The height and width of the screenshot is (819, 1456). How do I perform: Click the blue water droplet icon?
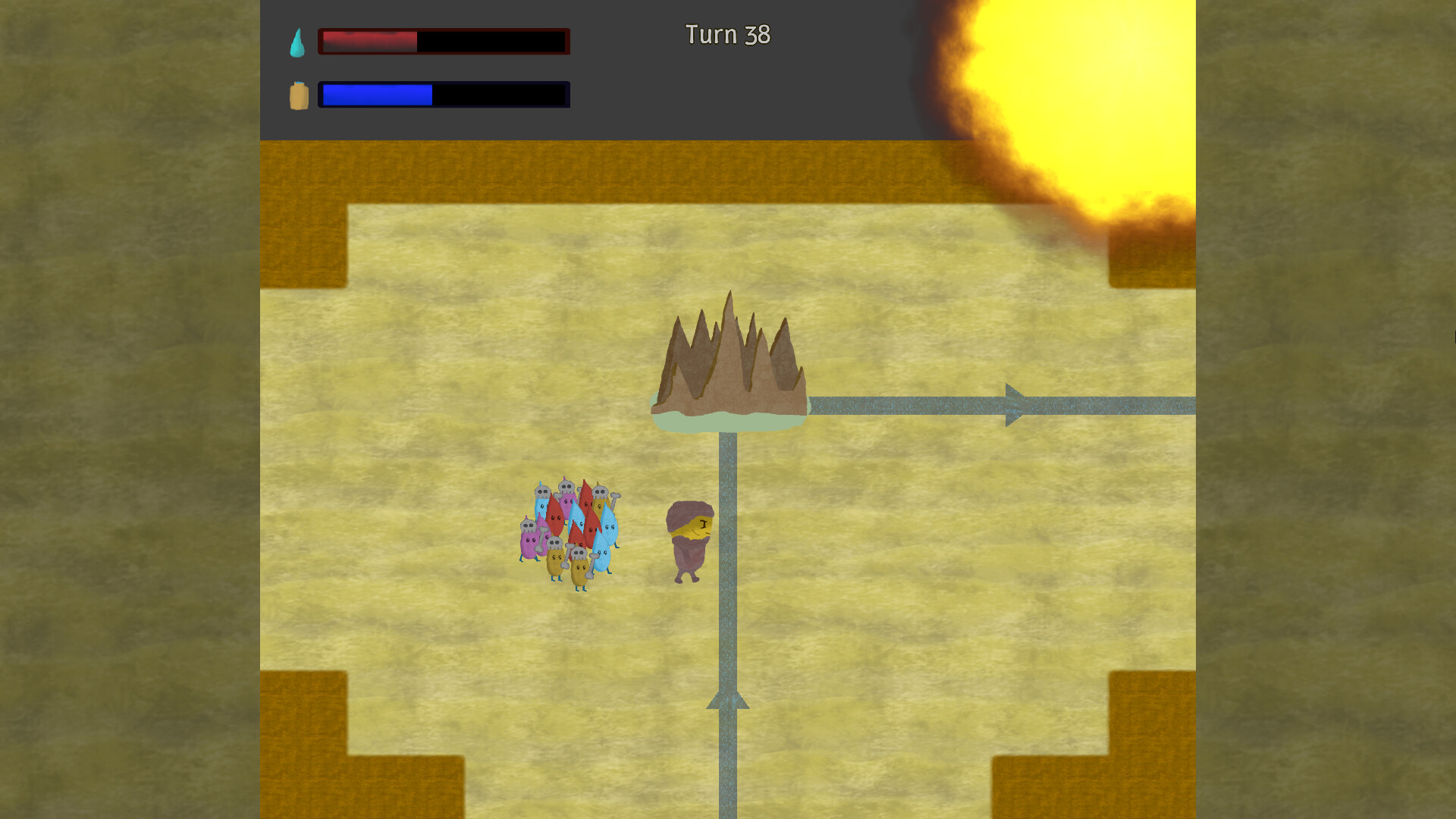[298, 42]
